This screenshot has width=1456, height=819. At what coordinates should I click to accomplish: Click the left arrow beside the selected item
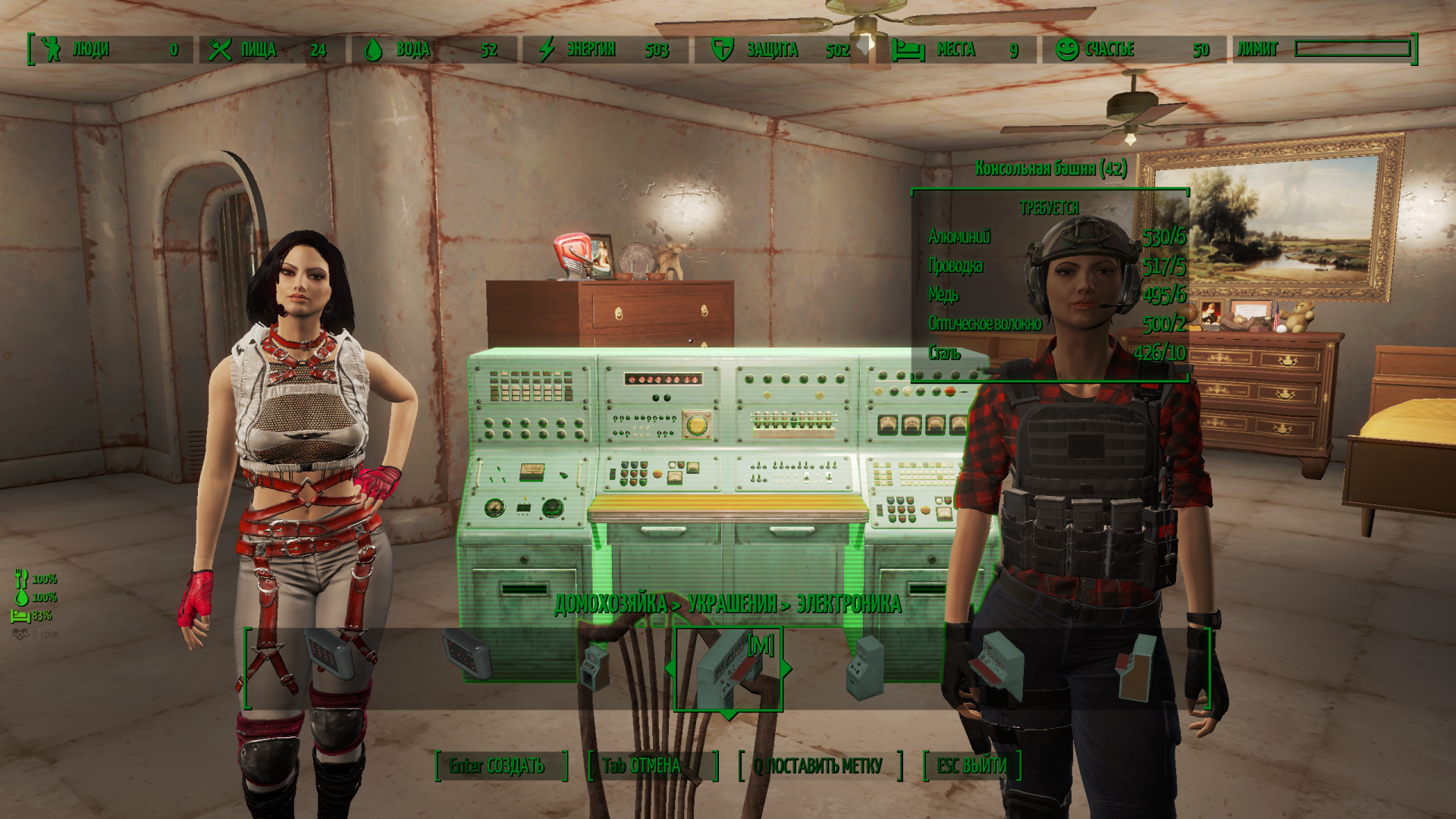click(x=669, y=669)
